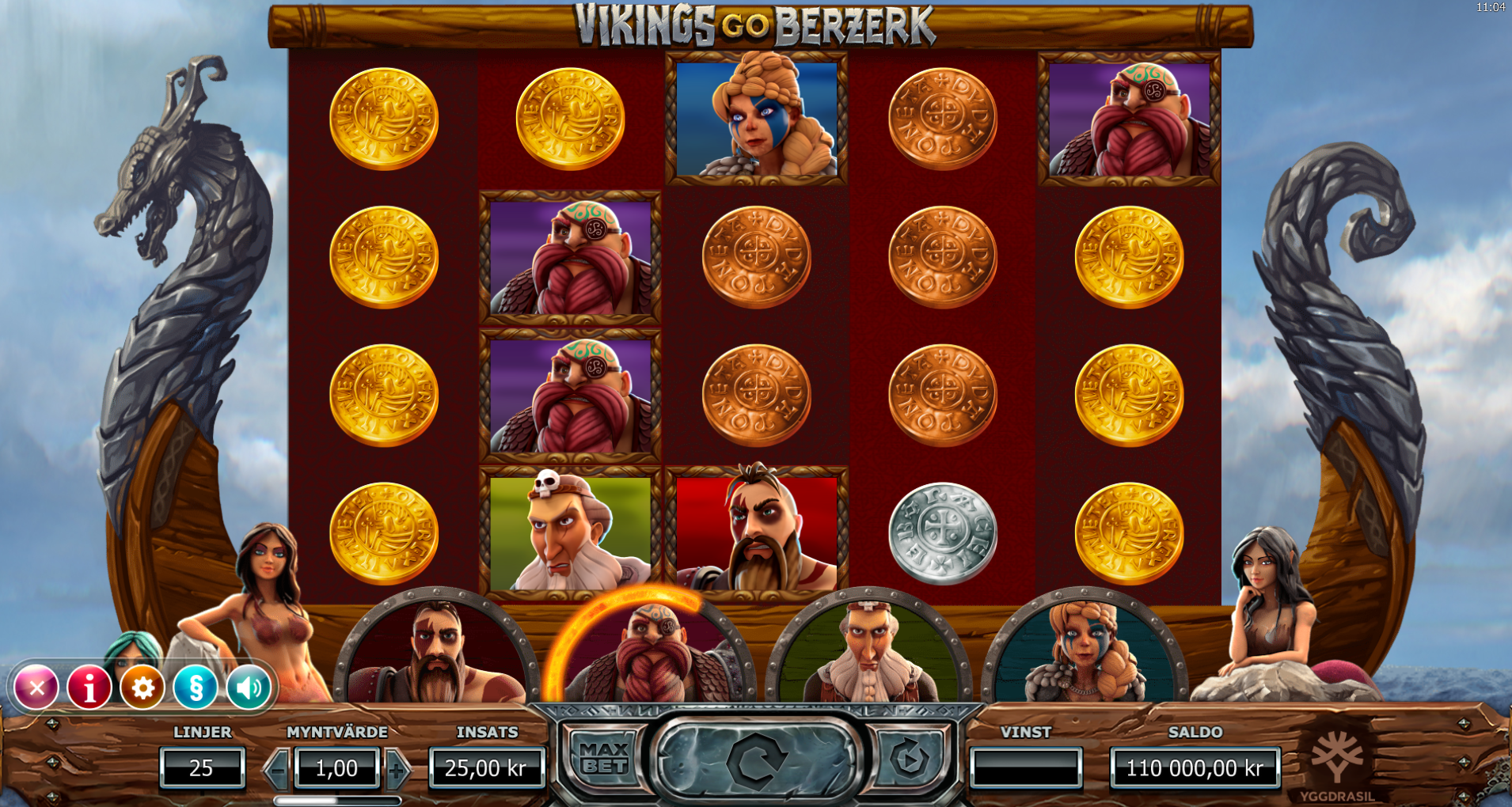This screenshot has width=1512, height=807.
Task: Click the clock showing 11:04
Action: (x=1491, y=11)
